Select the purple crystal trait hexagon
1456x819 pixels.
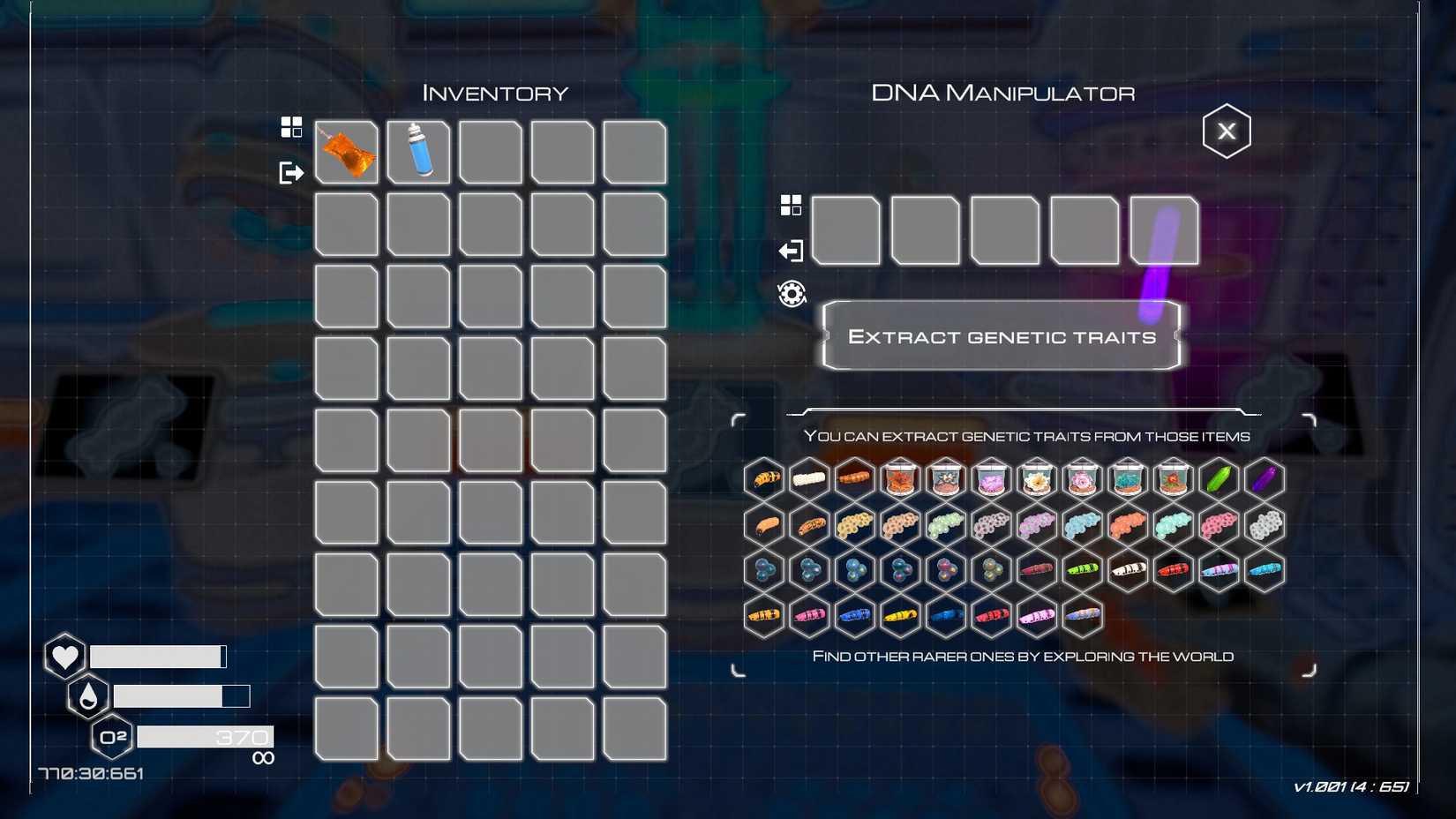click(1264, 479)
